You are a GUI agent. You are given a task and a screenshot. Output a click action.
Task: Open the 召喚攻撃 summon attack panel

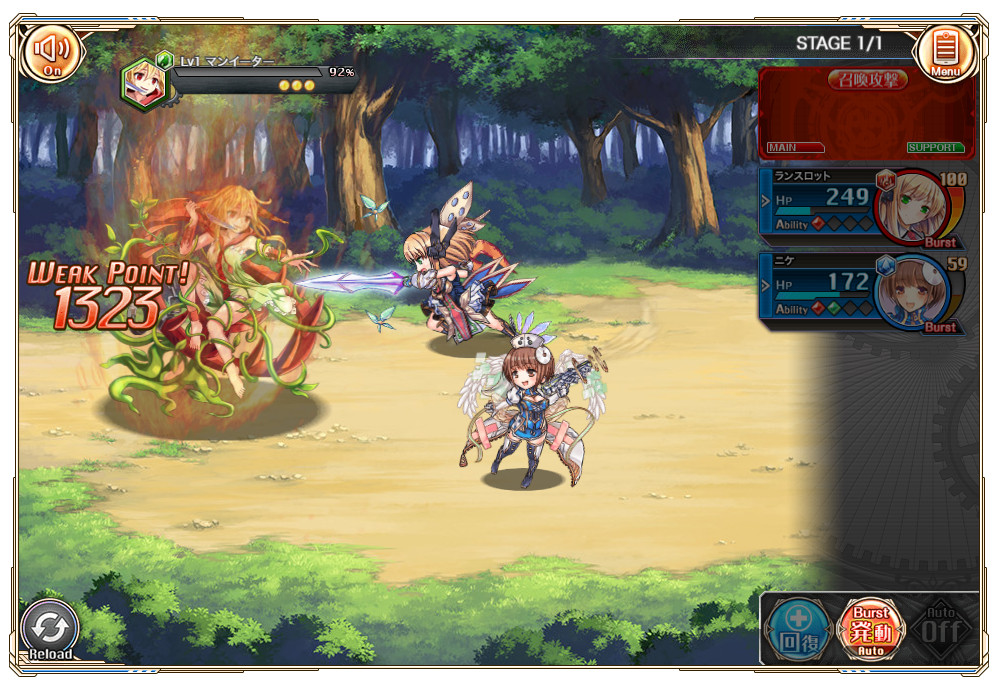866,110
